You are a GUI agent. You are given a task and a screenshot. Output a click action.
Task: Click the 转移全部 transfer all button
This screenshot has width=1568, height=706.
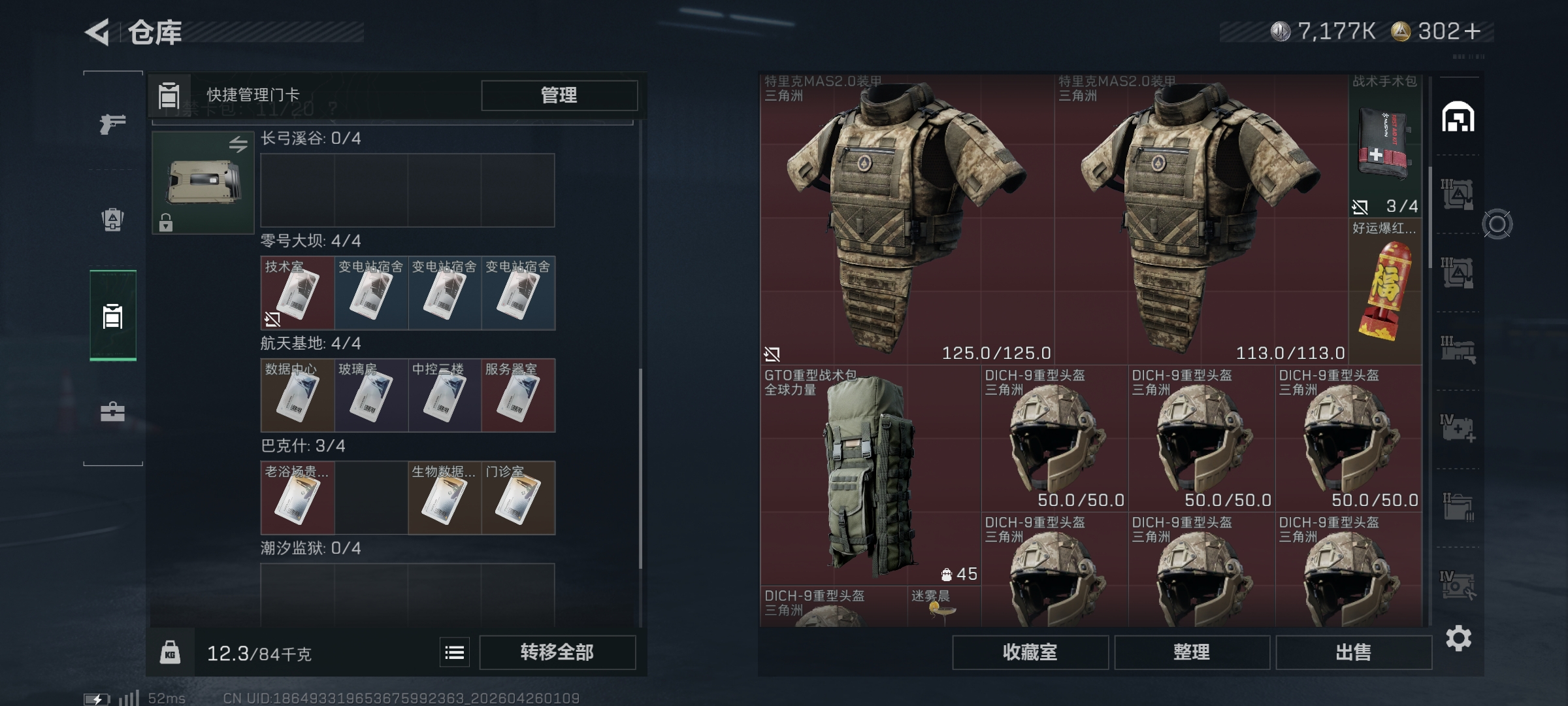557,652
